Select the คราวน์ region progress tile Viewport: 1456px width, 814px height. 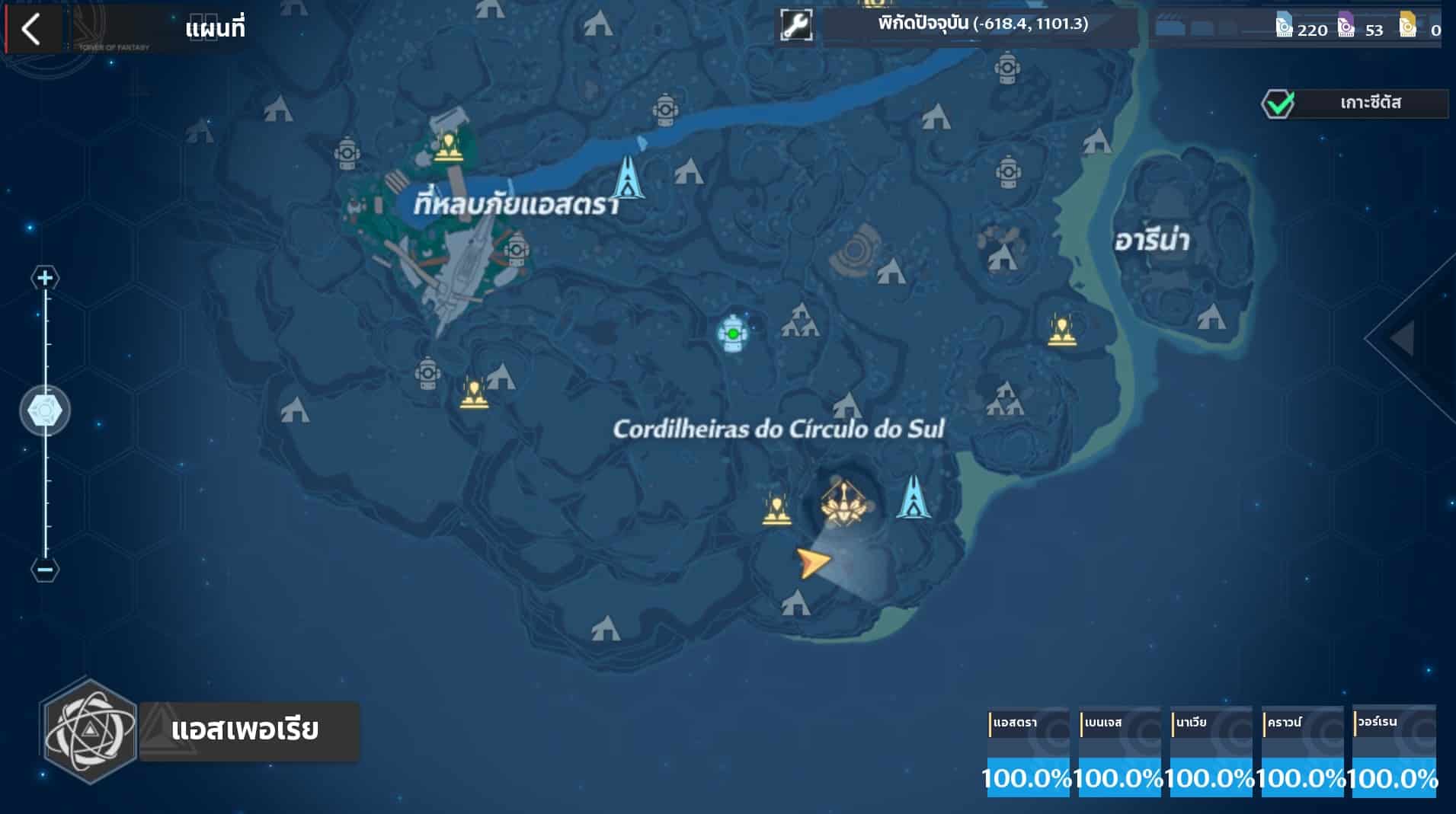click(1302, 753)
